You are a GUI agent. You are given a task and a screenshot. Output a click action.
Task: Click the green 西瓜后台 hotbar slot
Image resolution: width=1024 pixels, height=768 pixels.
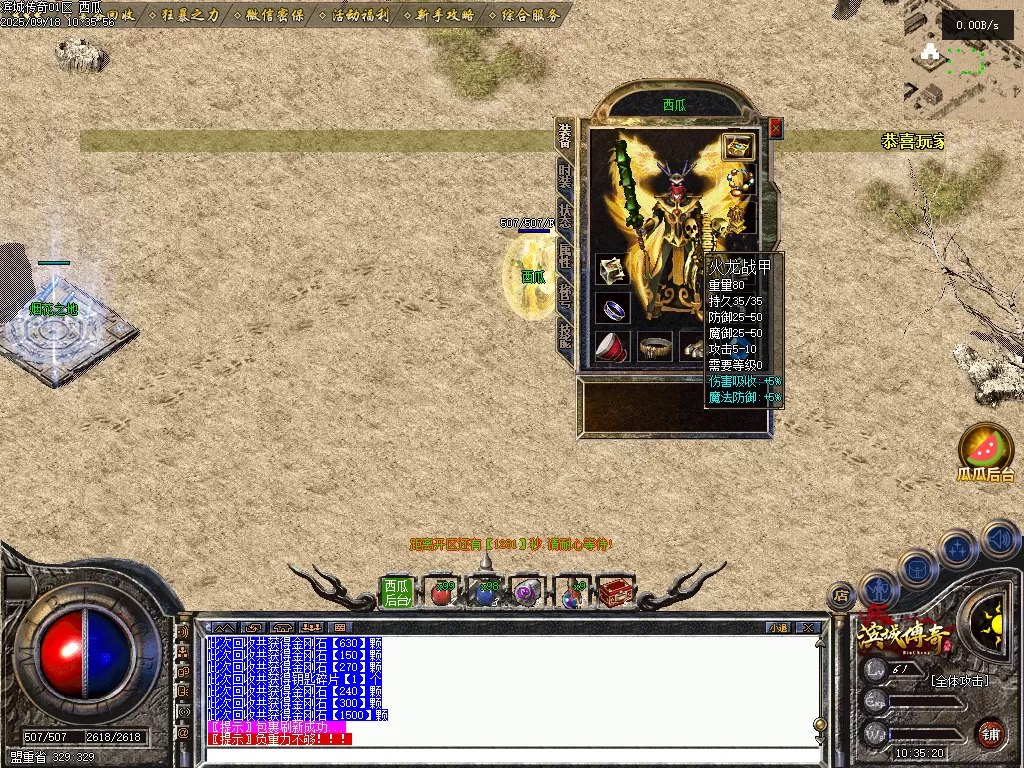click(397, 593)
